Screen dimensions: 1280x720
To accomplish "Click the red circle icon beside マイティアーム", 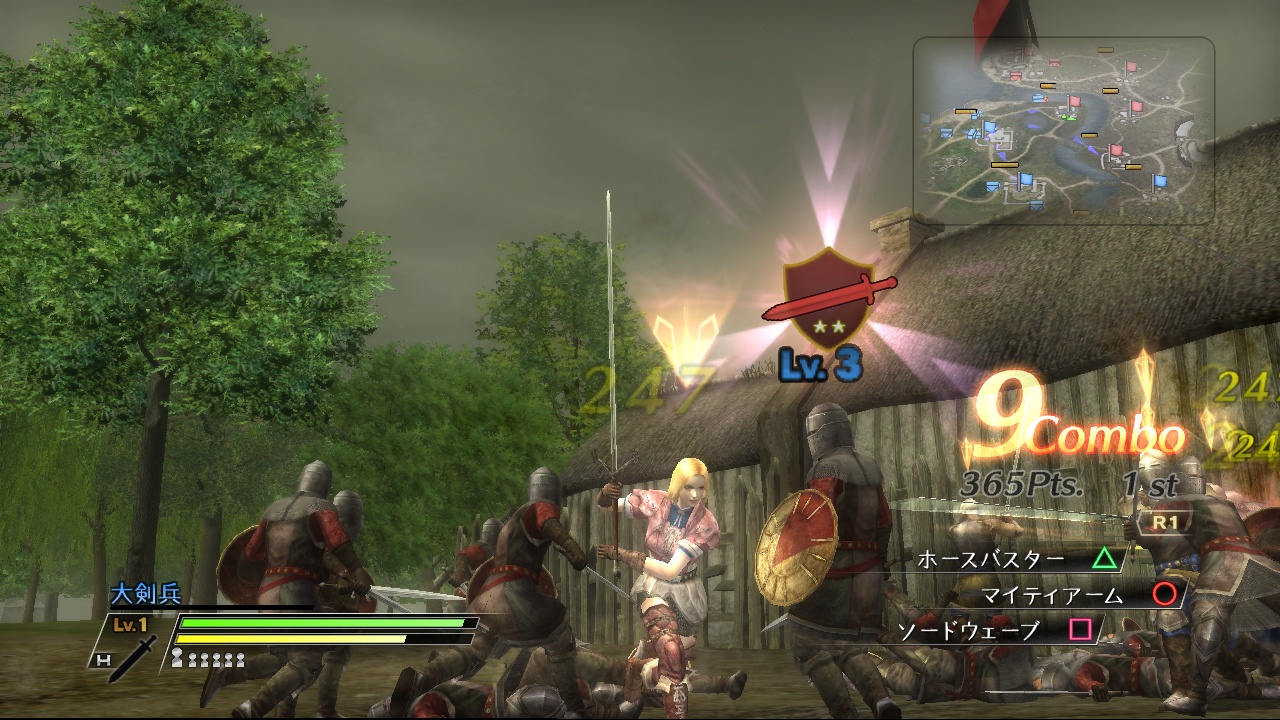I will coord(1163,595).
